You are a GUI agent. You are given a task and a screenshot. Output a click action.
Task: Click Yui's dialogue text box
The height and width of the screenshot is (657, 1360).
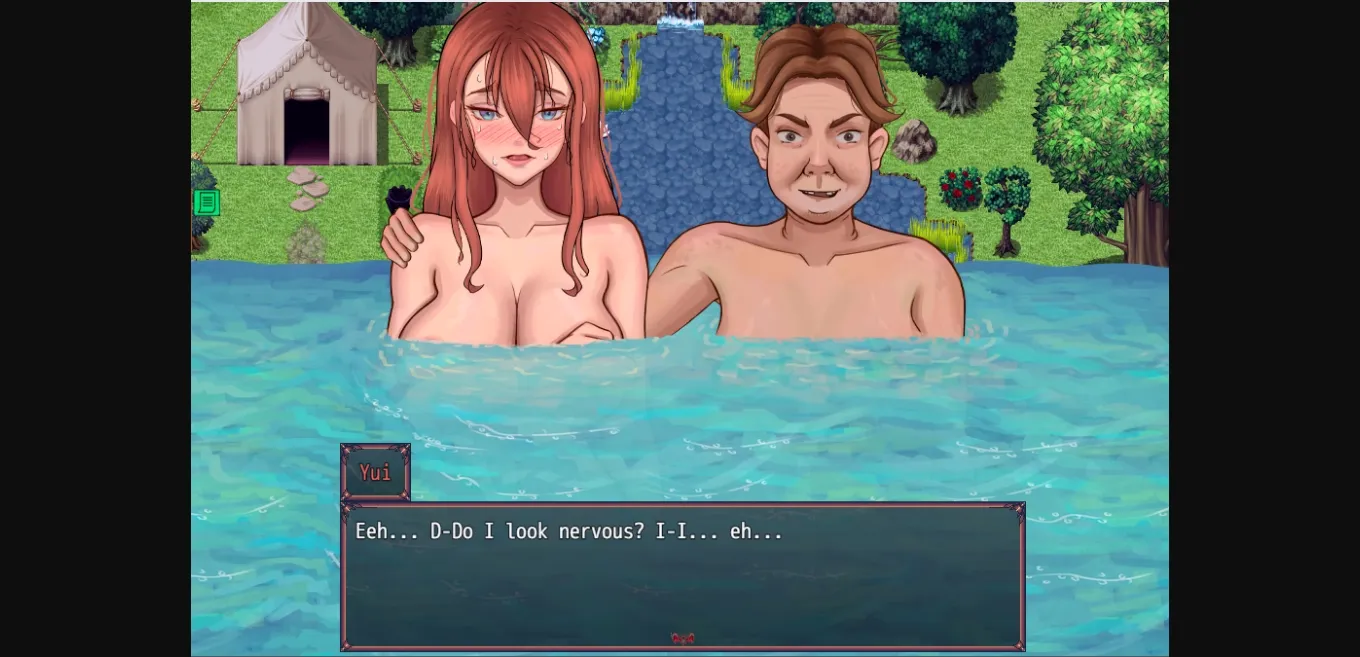click(x=683, y=575)
